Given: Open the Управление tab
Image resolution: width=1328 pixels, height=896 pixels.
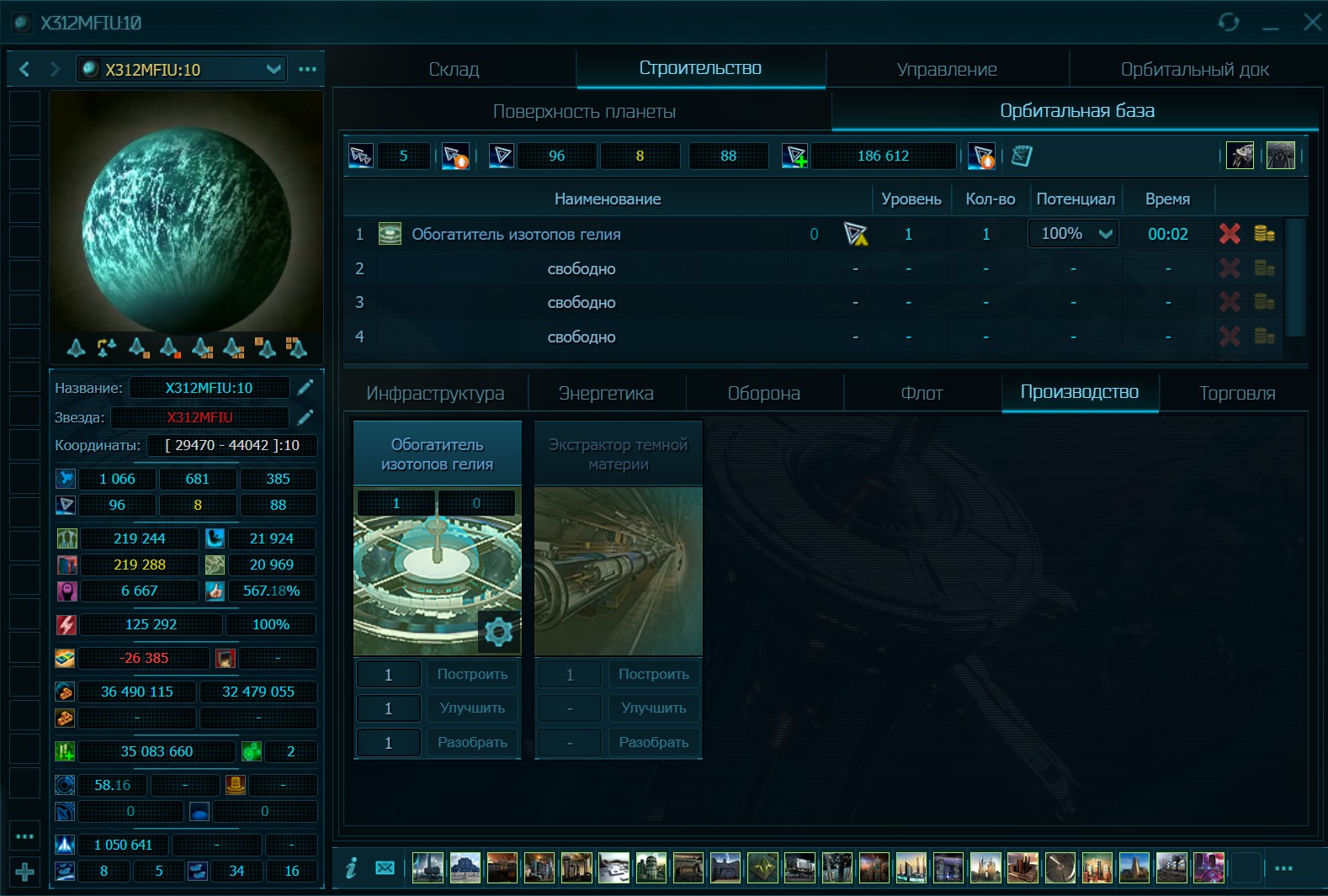Looking at the screenshot, I should coord(947,69).
